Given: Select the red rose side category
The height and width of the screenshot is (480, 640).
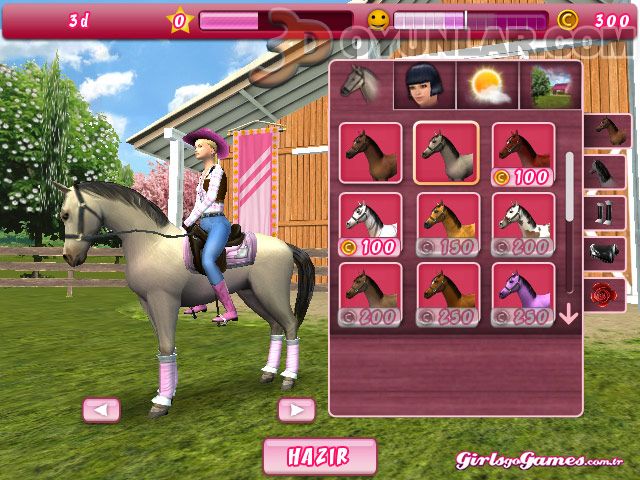Looking at the screenshot, I should [606, 294].
